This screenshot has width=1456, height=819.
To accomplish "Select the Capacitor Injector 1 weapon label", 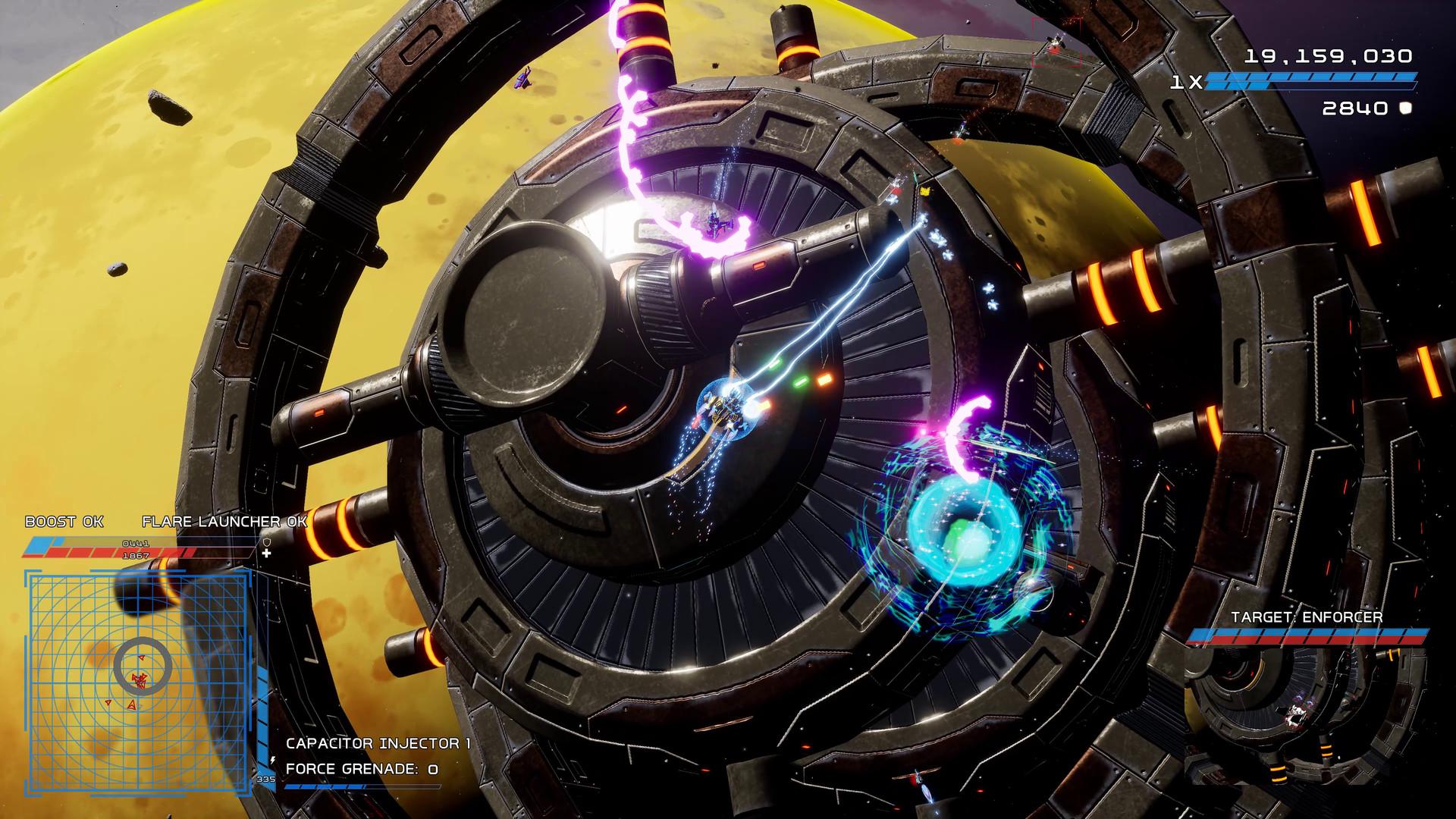I will click(x=378, y=743).
